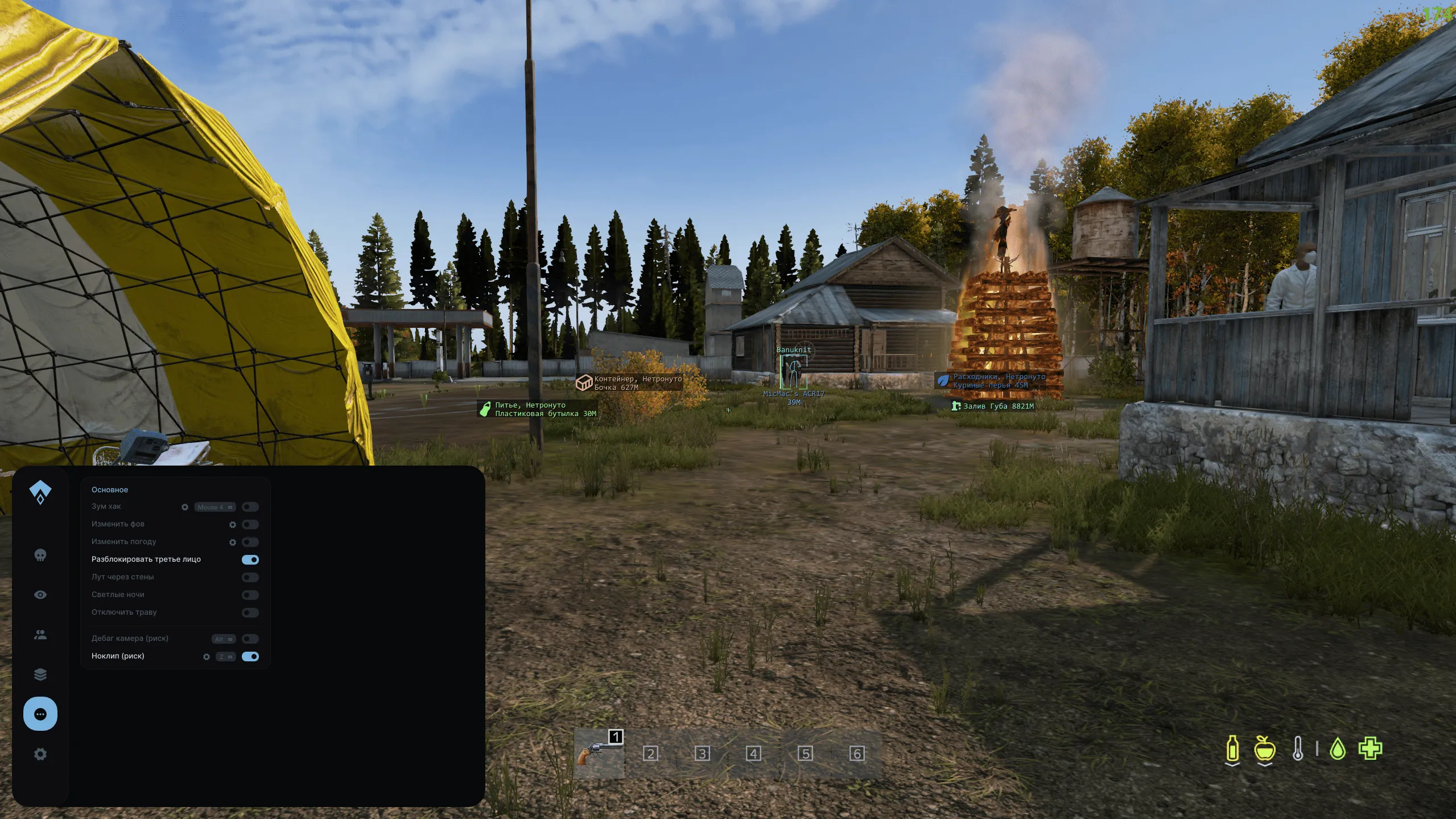Toggle off Ноклип (риск)
1456x819 pixels.
249,657
